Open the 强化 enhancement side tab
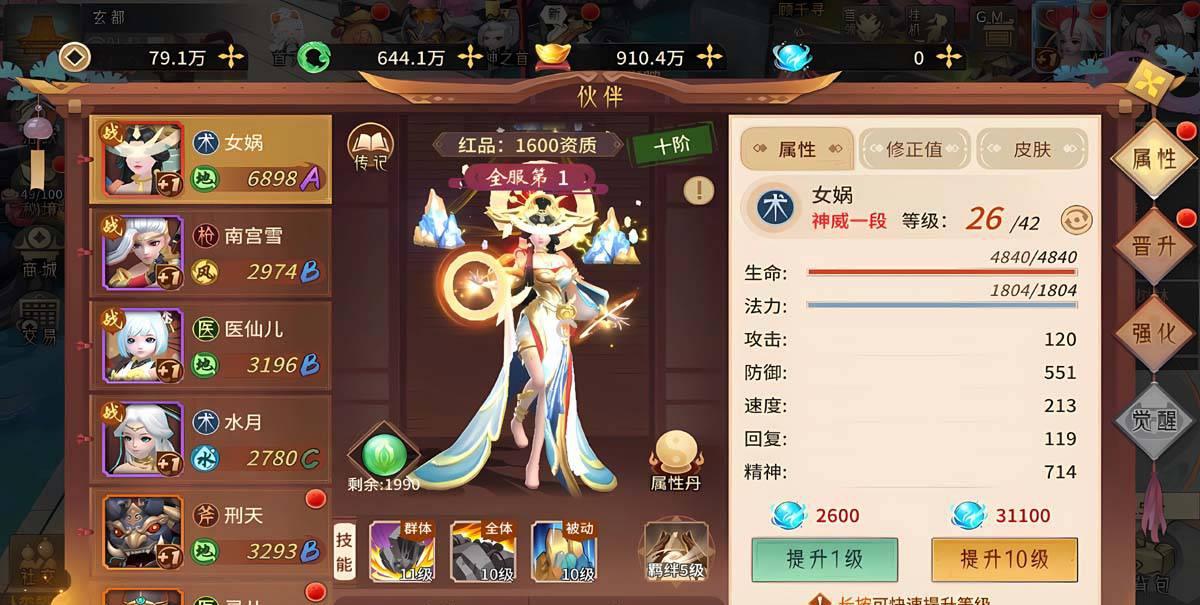The image size is (1200, 605). pyautogui.click(x=1153, y=333)
